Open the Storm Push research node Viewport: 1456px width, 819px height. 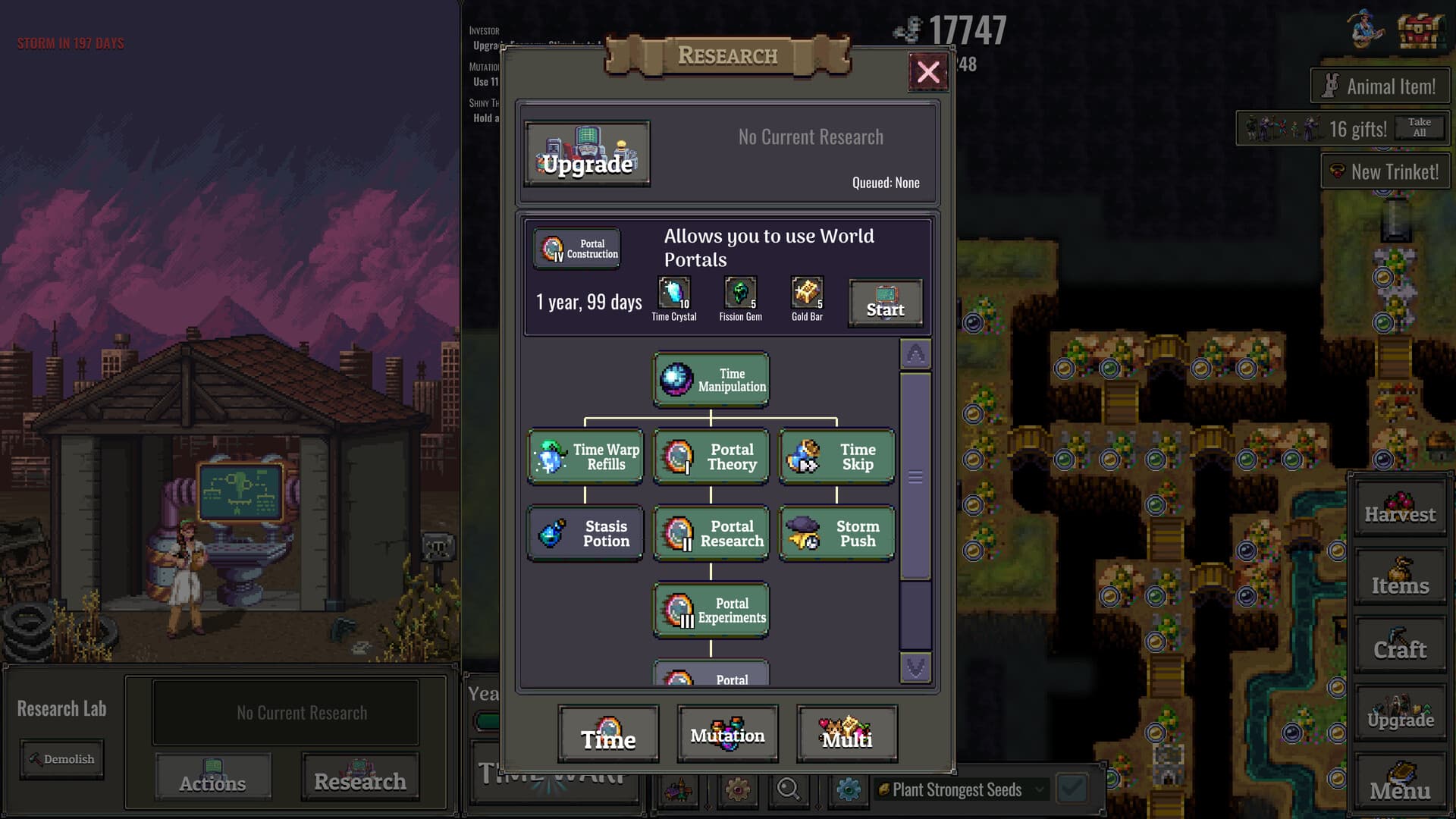[836, 533]
